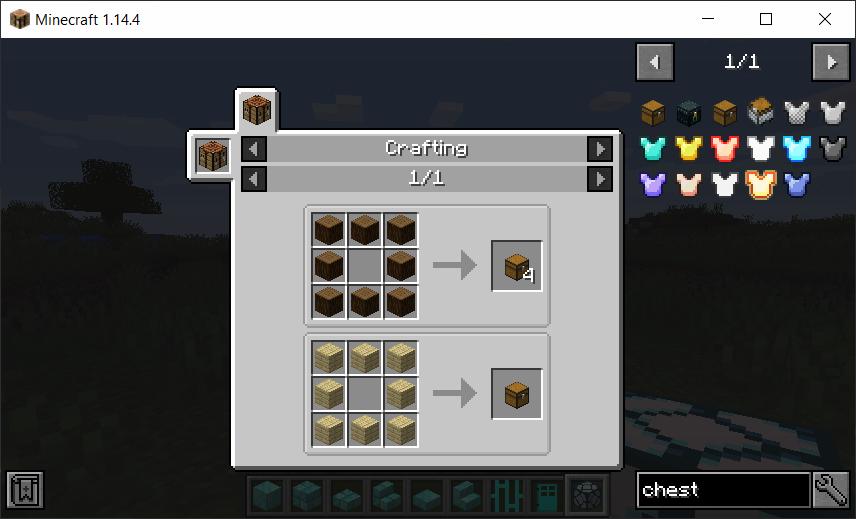Go to the previous recipe category
Screen dimensions: 856x519
point(255,149)
